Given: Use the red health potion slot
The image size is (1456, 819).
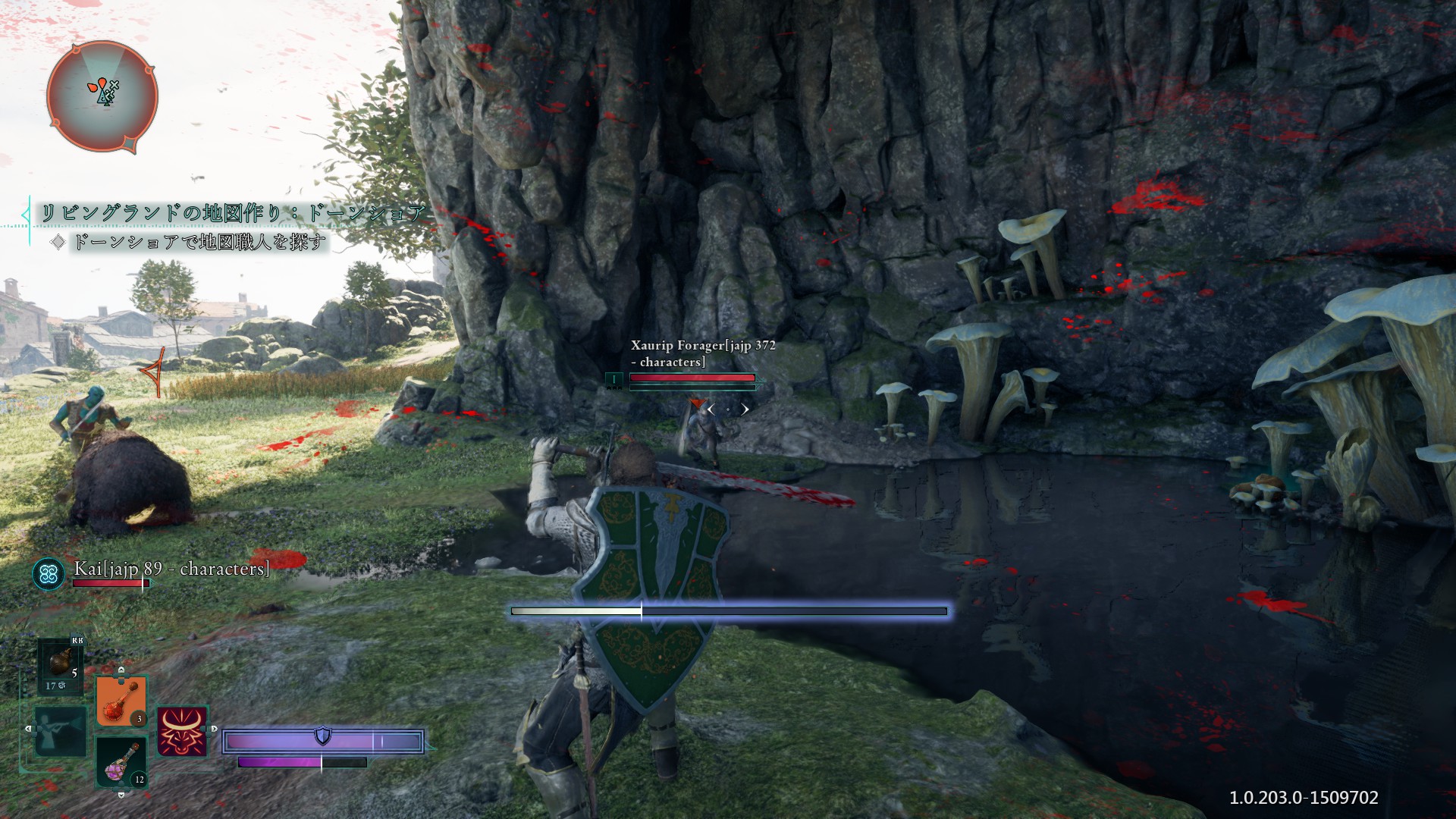Looking at the screenshot, I should pyautogui.click(x=121, y=701).
